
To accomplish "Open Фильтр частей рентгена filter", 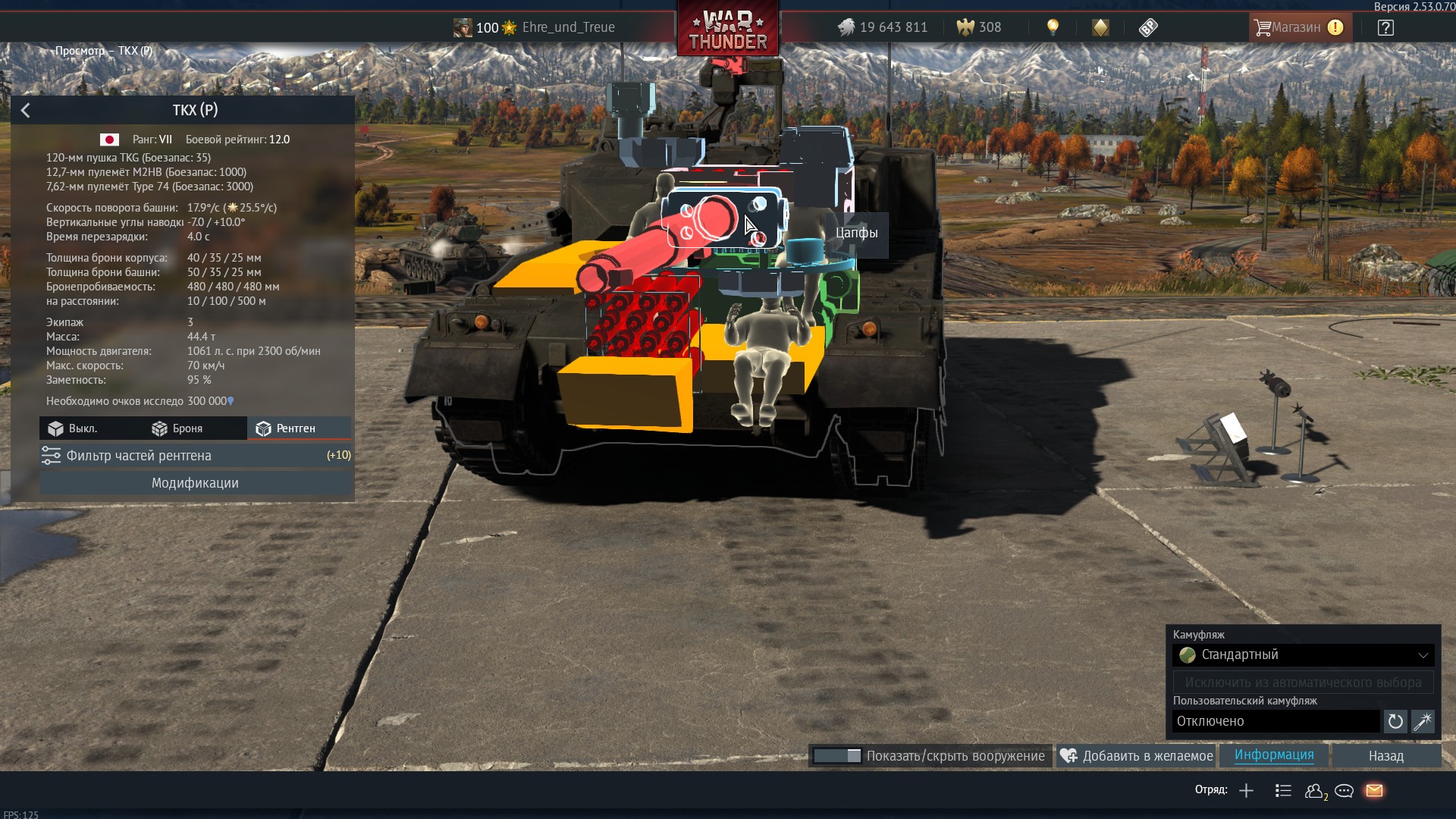I will click(195, 456).
